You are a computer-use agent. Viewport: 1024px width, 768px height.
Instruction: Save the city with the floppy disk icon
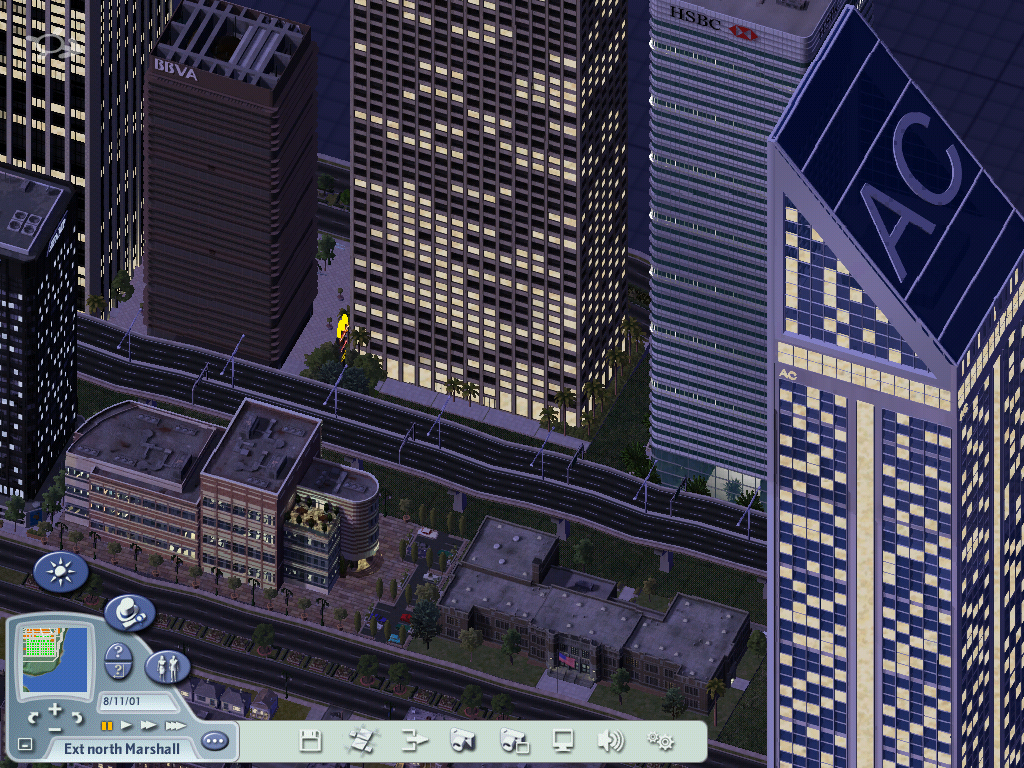coord(311,741)
